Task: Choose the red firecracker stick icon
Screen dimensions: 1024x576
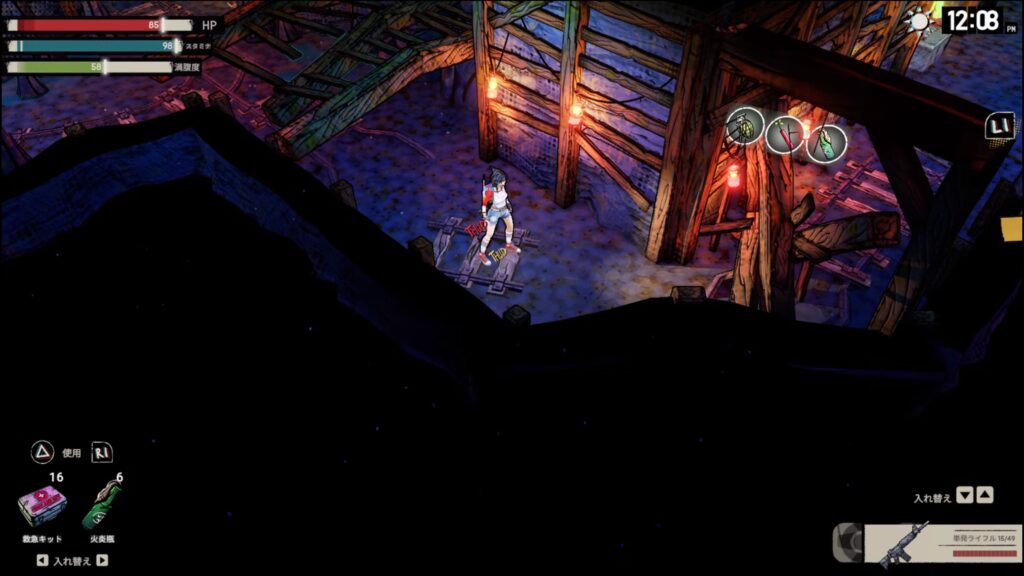Action: click(786, 135)
